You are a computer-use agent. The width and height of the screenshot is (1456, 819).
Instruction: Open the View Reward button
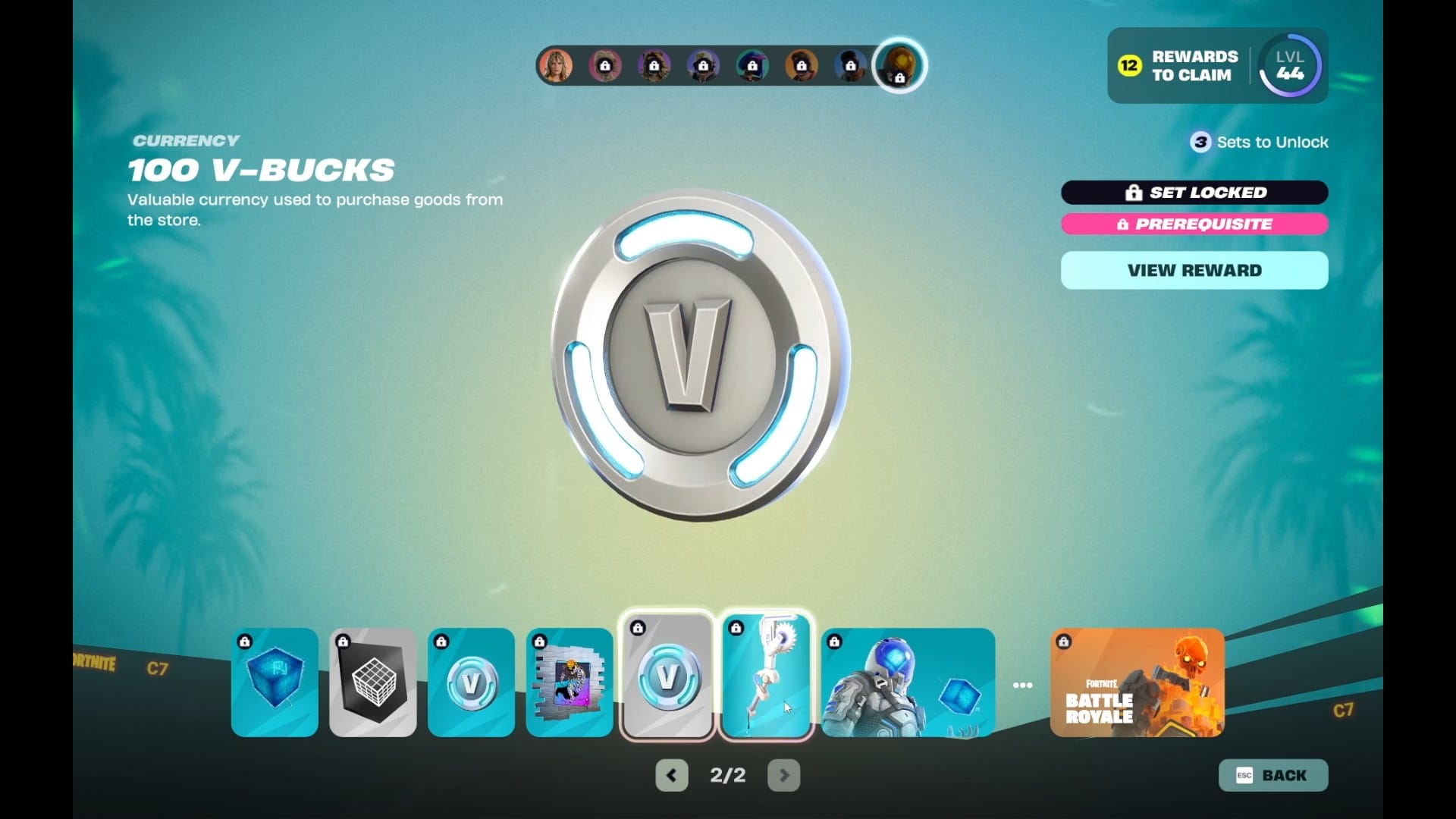coord(1194,271)
